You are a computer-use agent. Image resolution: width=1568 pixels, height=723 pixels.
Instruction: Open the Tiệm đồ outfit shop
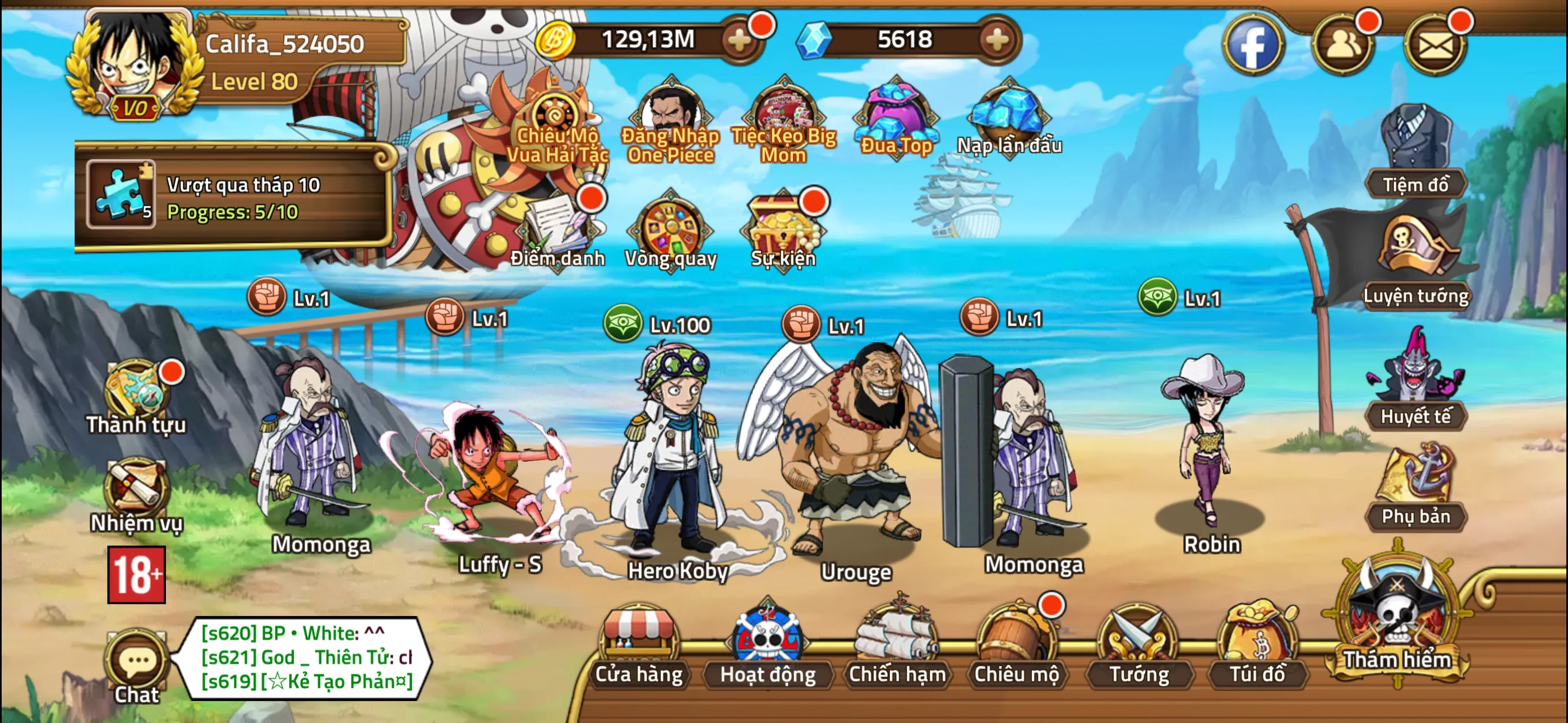click(1415, 152)
